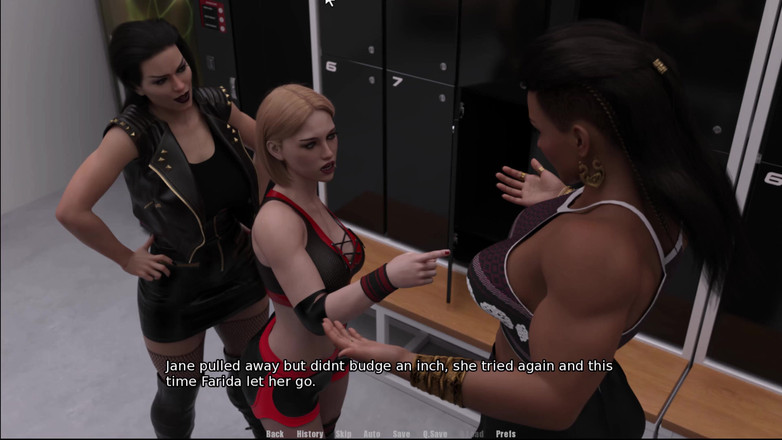The width and height of the screenshot is (782, 440).
Task: Open the Prefs settings menu
Action: 506,434
